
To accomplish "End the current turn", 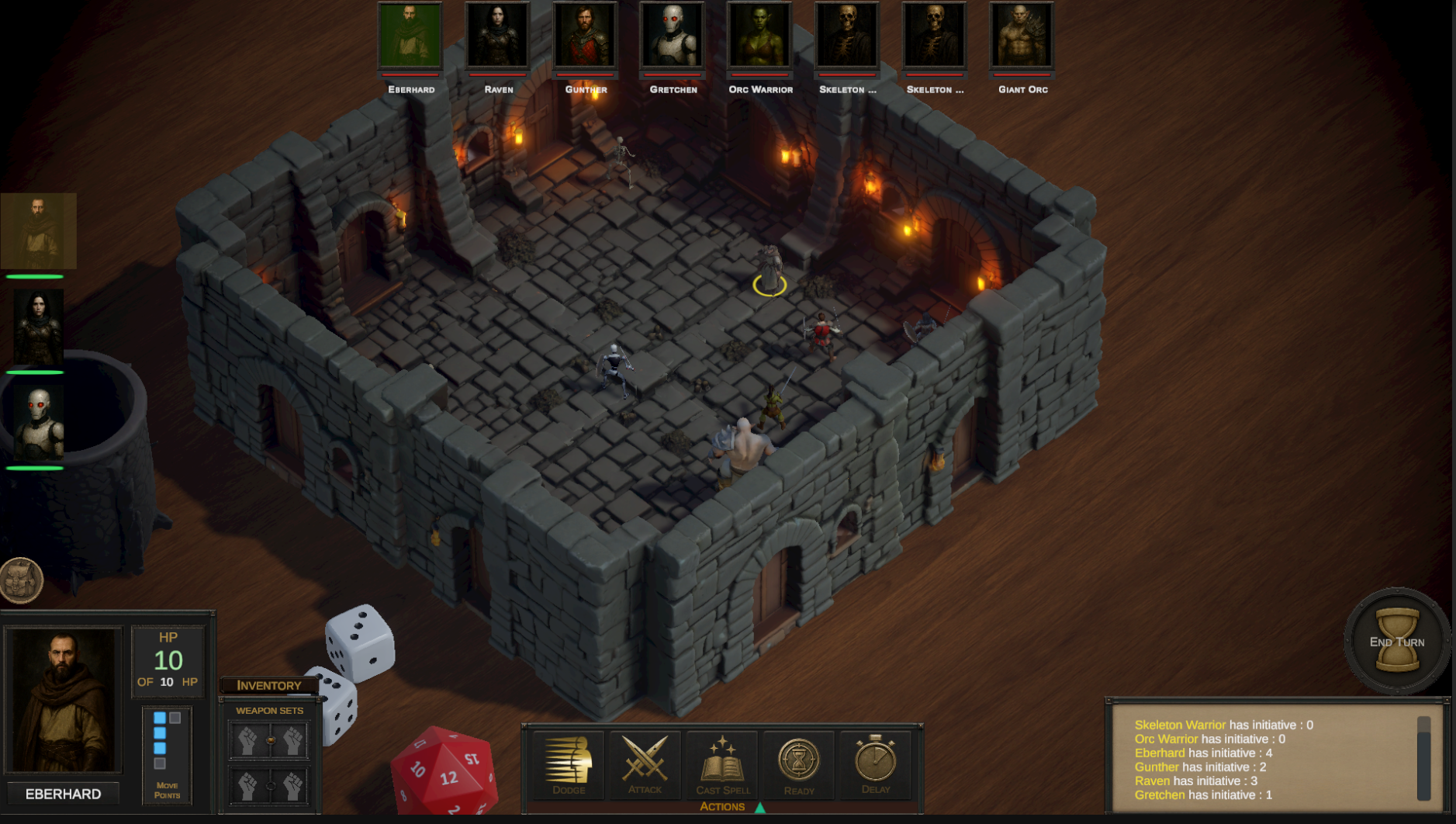I will (1396, 641).
